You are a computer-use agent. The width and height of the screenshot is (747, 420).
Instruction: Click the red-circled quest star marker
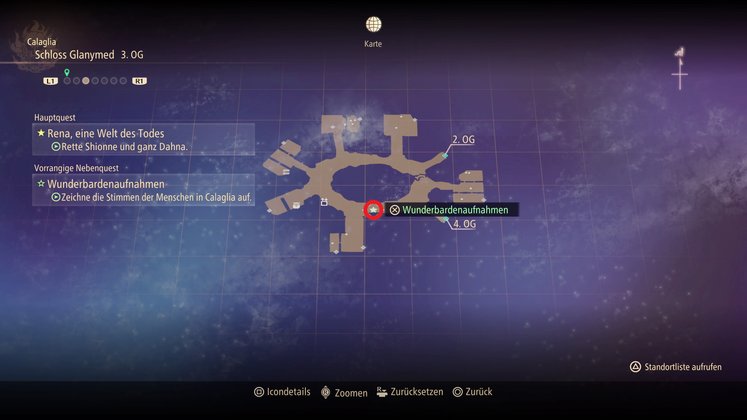click(x=372, y=210)
